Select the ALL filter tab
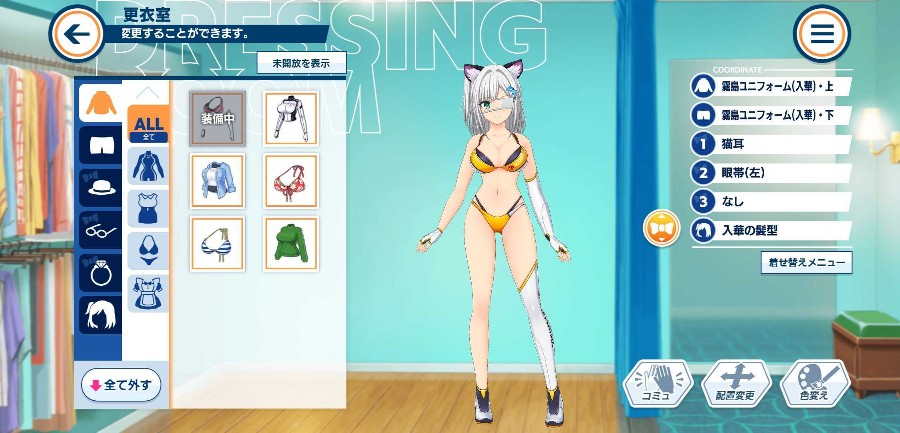The image size is (900, 433). pos(147,125)
